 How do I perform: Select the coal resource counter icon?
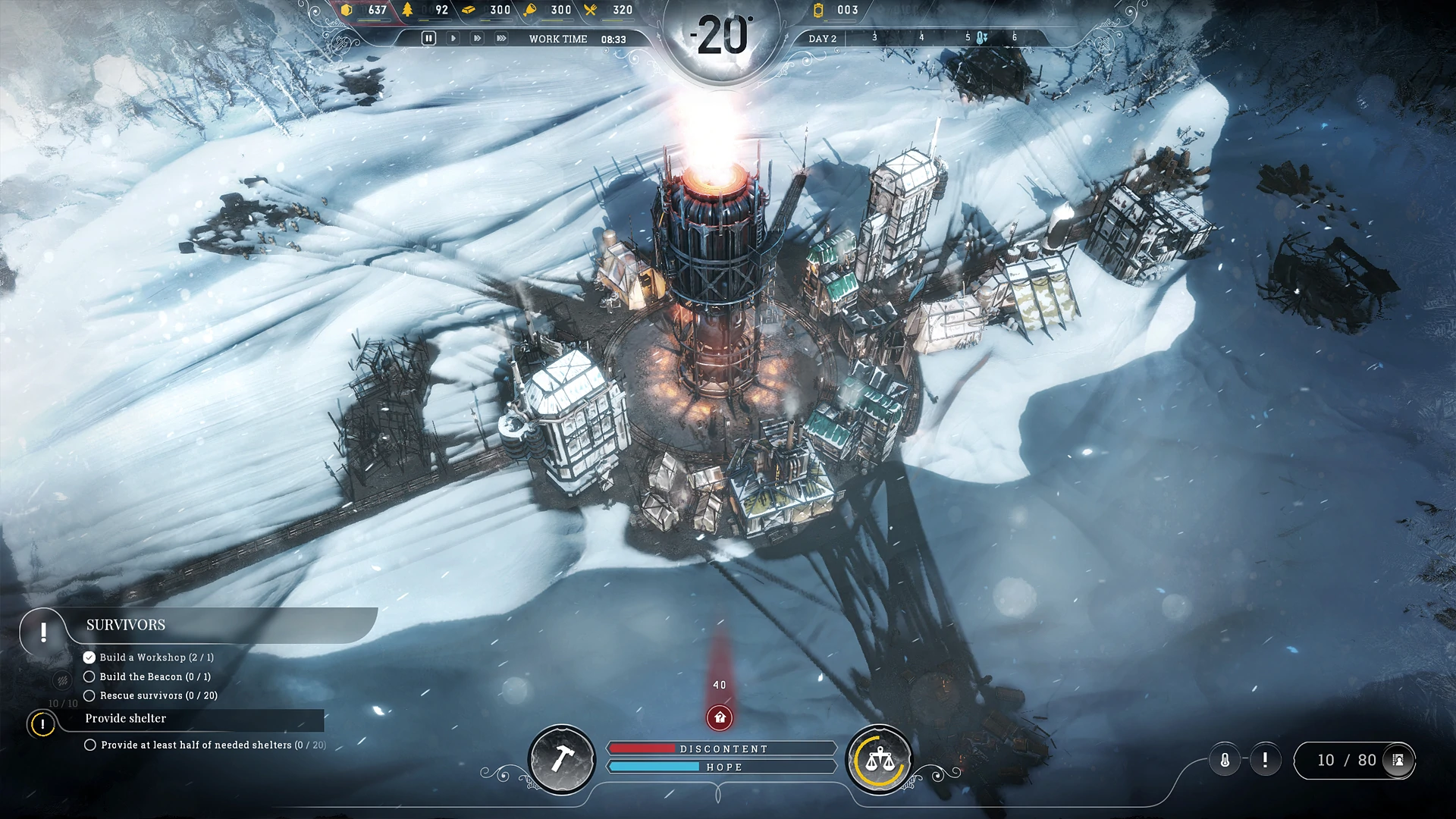point(347,10)
